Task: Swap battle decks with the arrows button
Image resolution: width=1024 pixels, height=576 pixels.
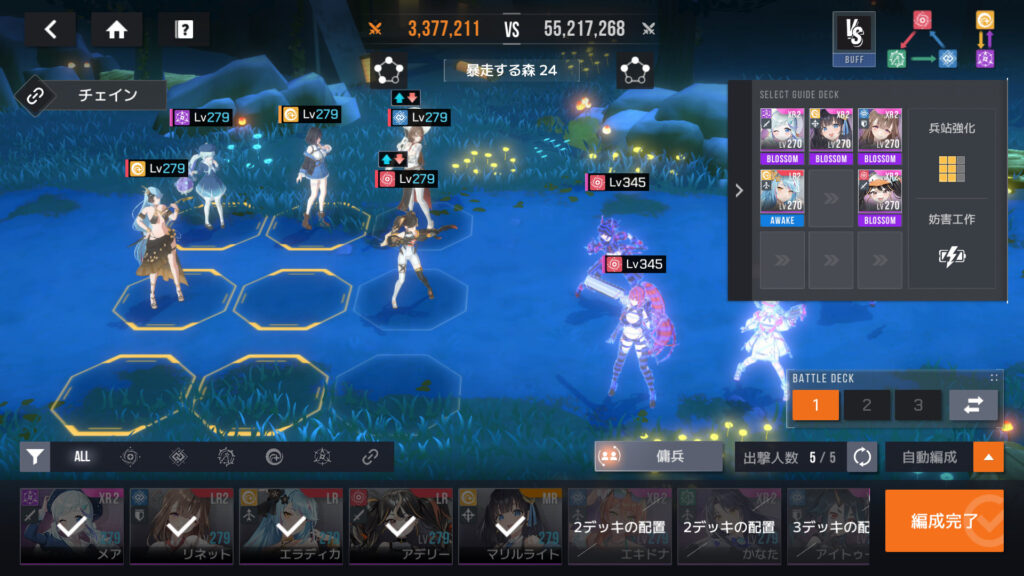Action: [973, 405]
